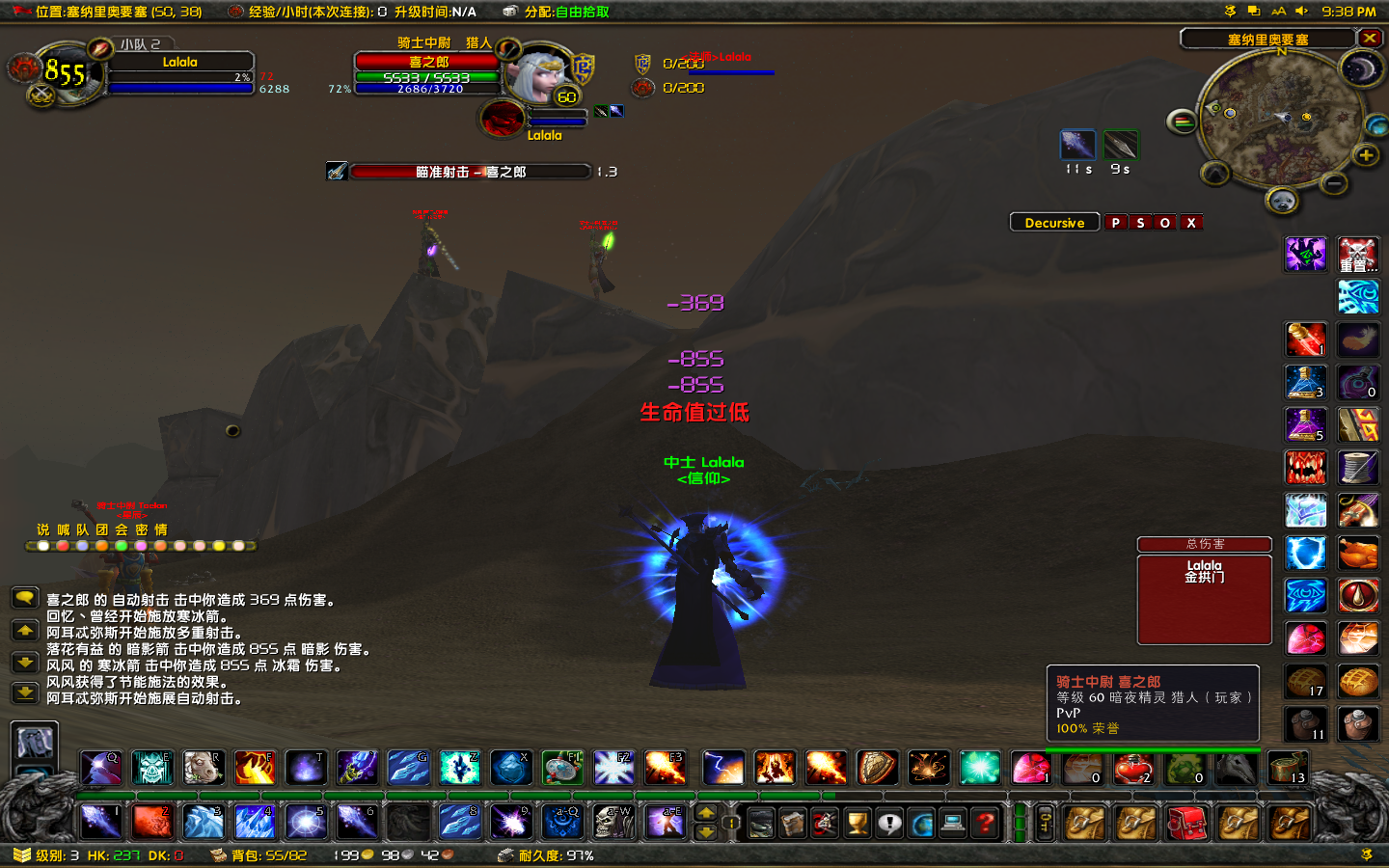1389x868 pixels.
Task: Select the green swatch in chat color bar
Action: [x=123, y=546]
